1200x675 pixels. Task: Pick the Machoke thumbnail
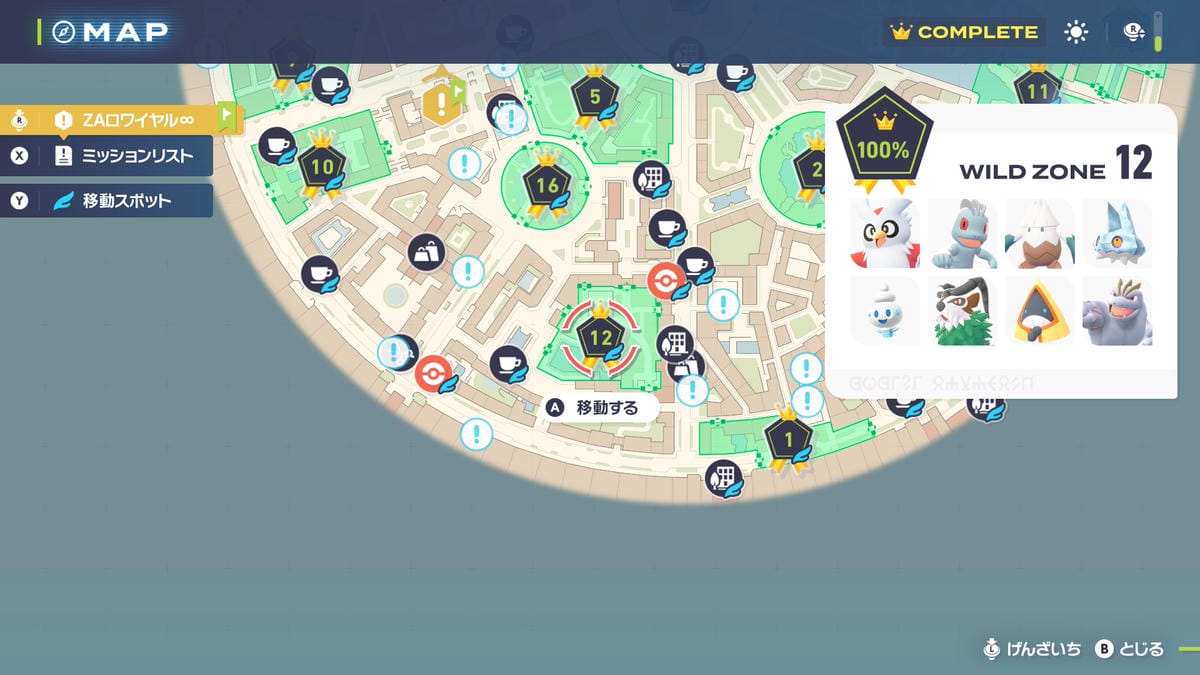[1116, 311]
